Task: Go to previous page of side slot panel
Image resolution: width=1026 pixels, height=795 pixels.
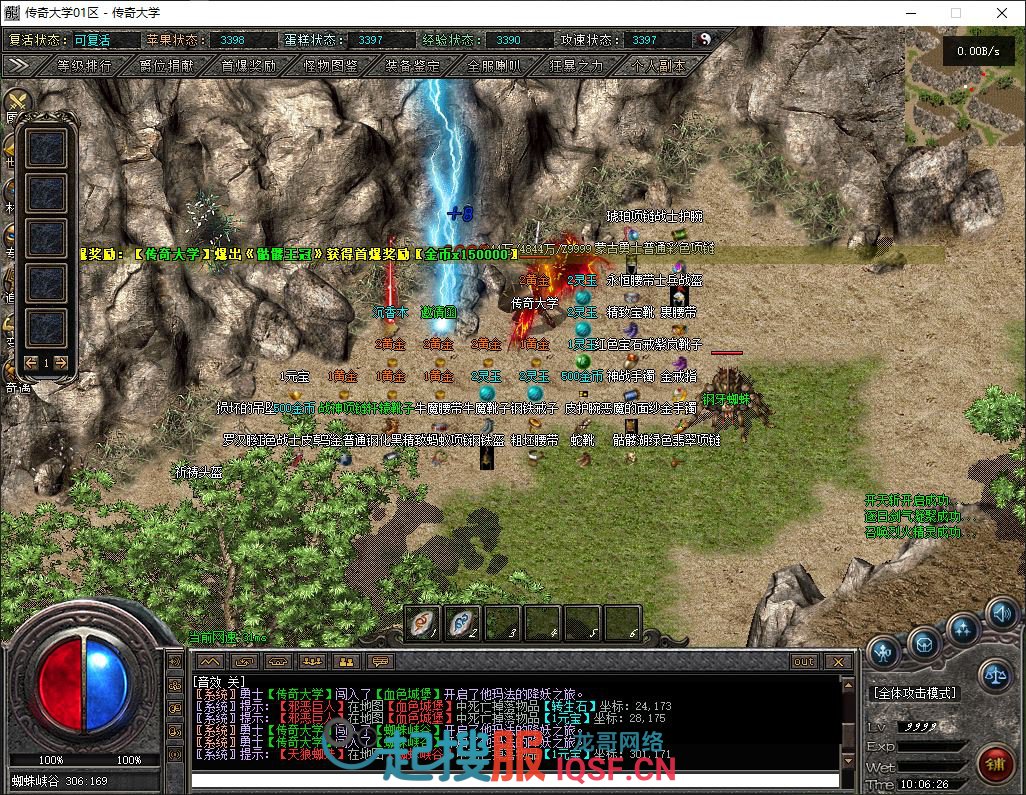Action: 31,362
